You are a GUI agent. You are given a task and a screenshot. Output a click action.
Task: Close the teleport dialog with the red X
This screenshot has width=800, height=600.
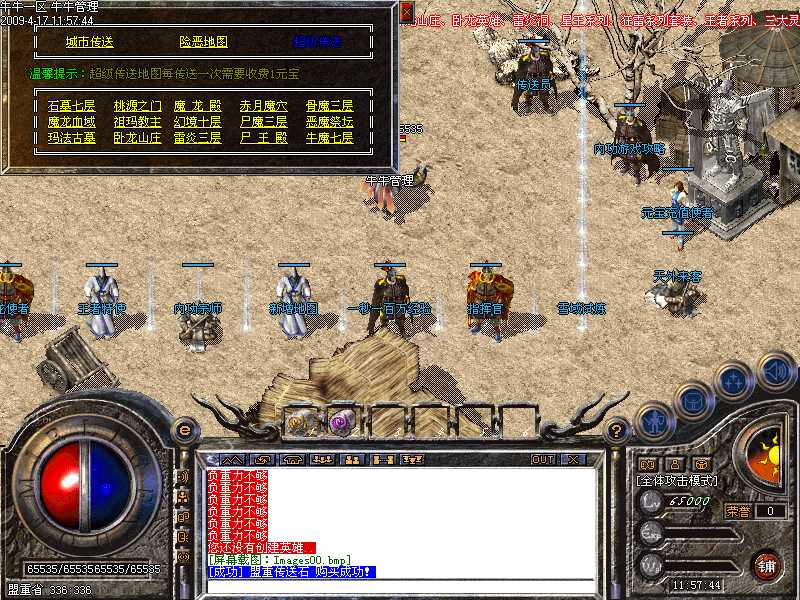[406, 12]
